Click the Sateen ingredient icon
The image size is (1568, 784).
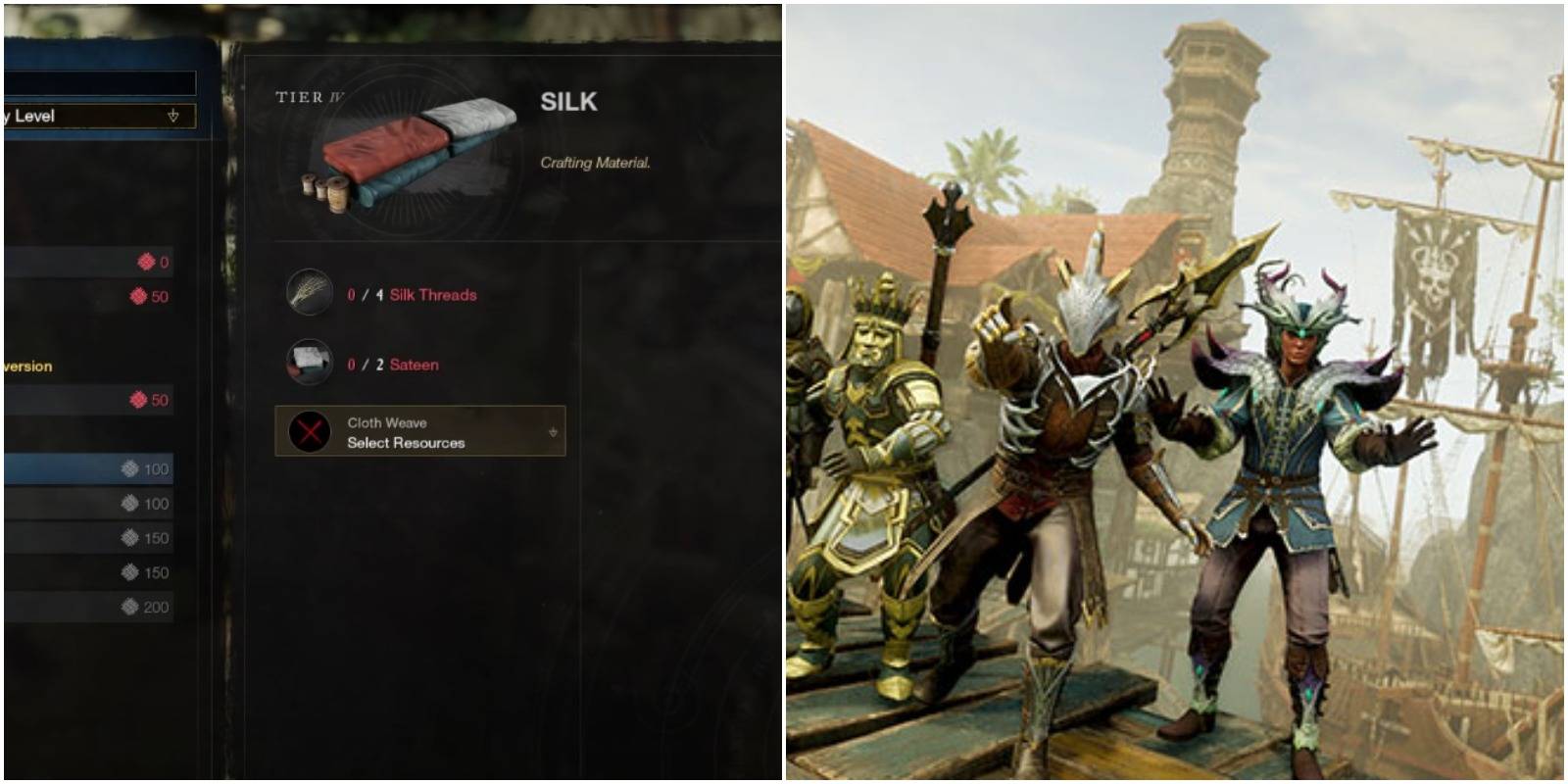click(310, 362)
